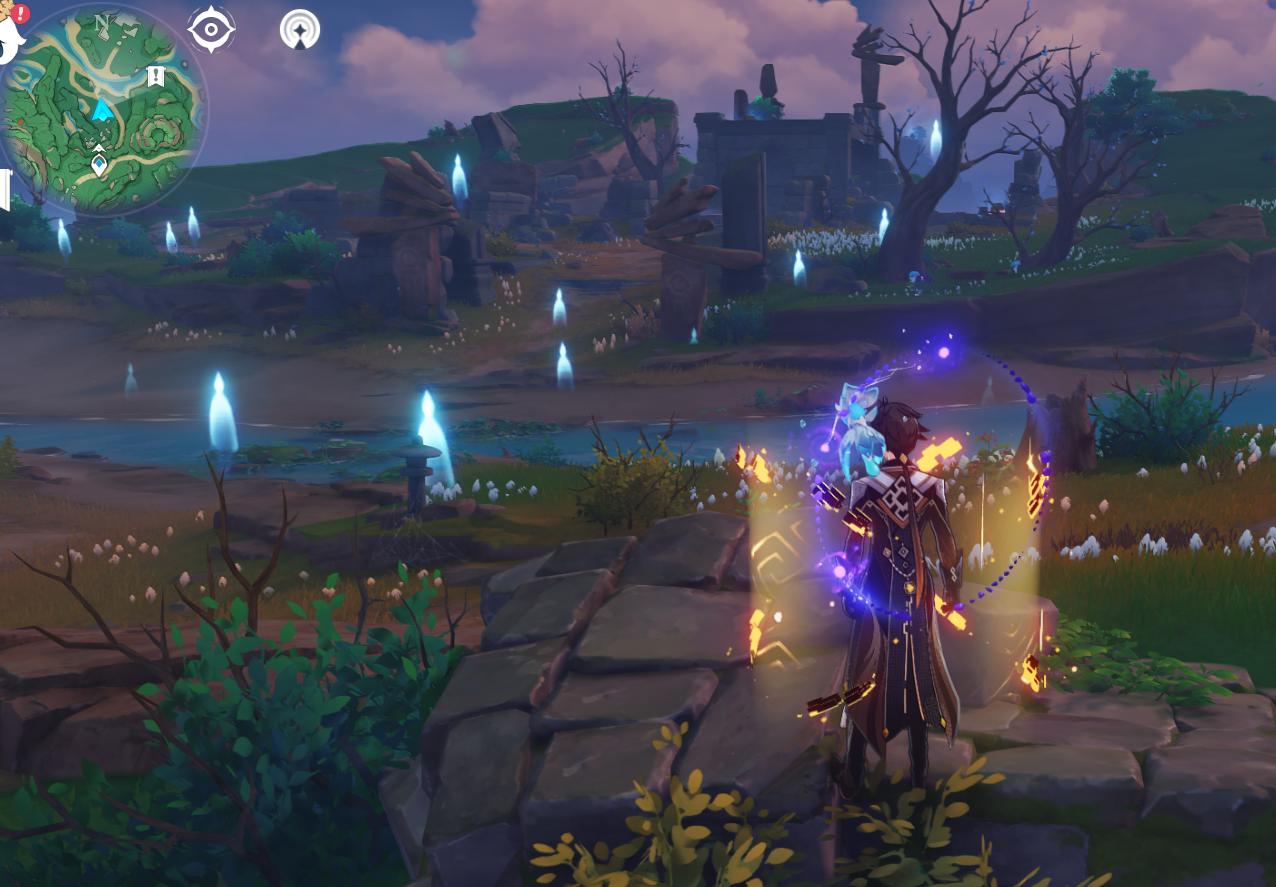Click the teleport waypoint marker on minimap

click(x=99, y=161)
